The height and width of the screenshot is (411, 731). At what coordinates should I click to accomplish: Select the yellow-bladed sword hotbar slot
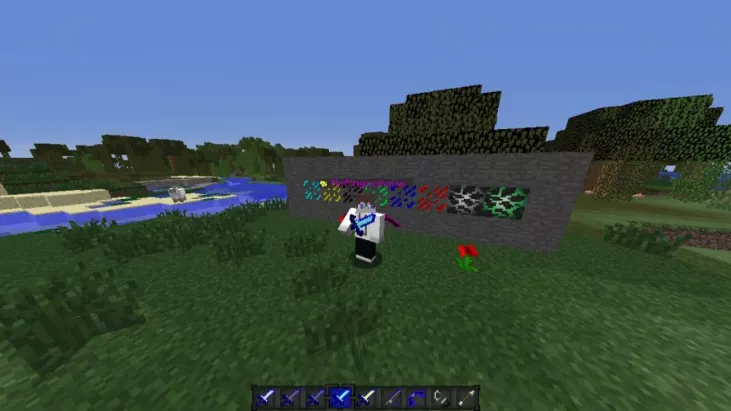[x=366, y=397]
